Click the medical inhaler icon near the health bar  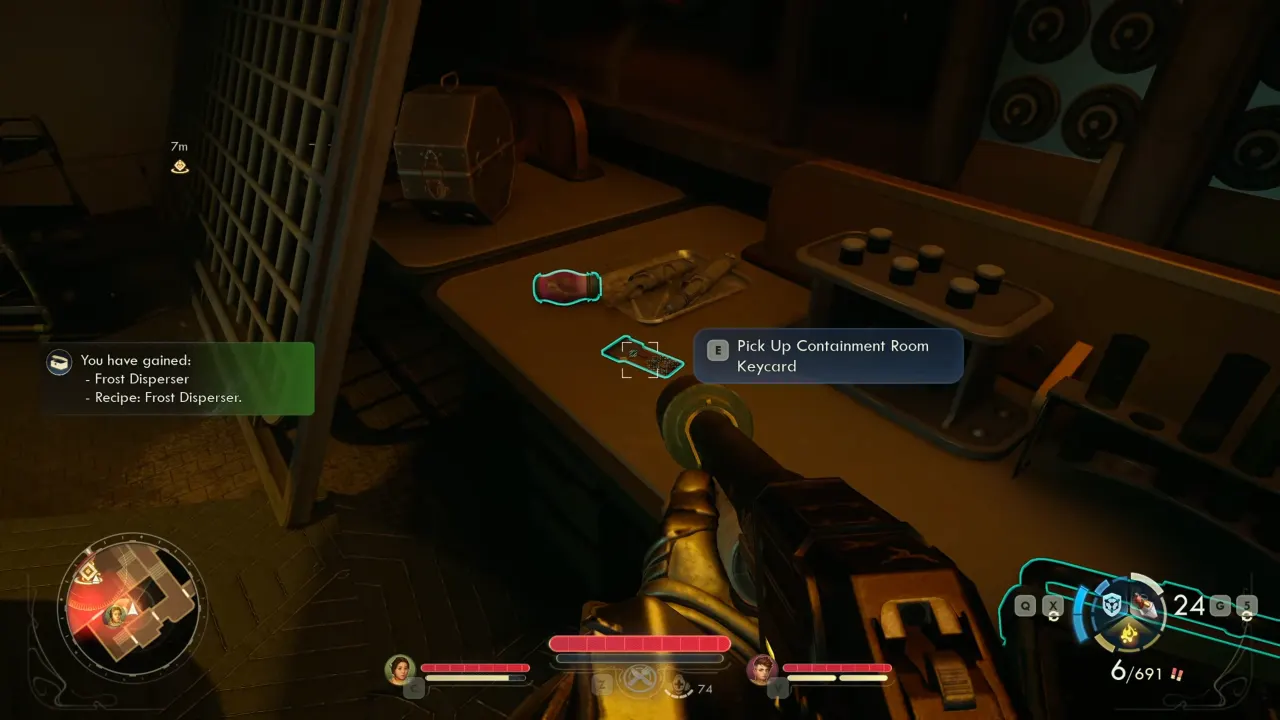(680, 683)
